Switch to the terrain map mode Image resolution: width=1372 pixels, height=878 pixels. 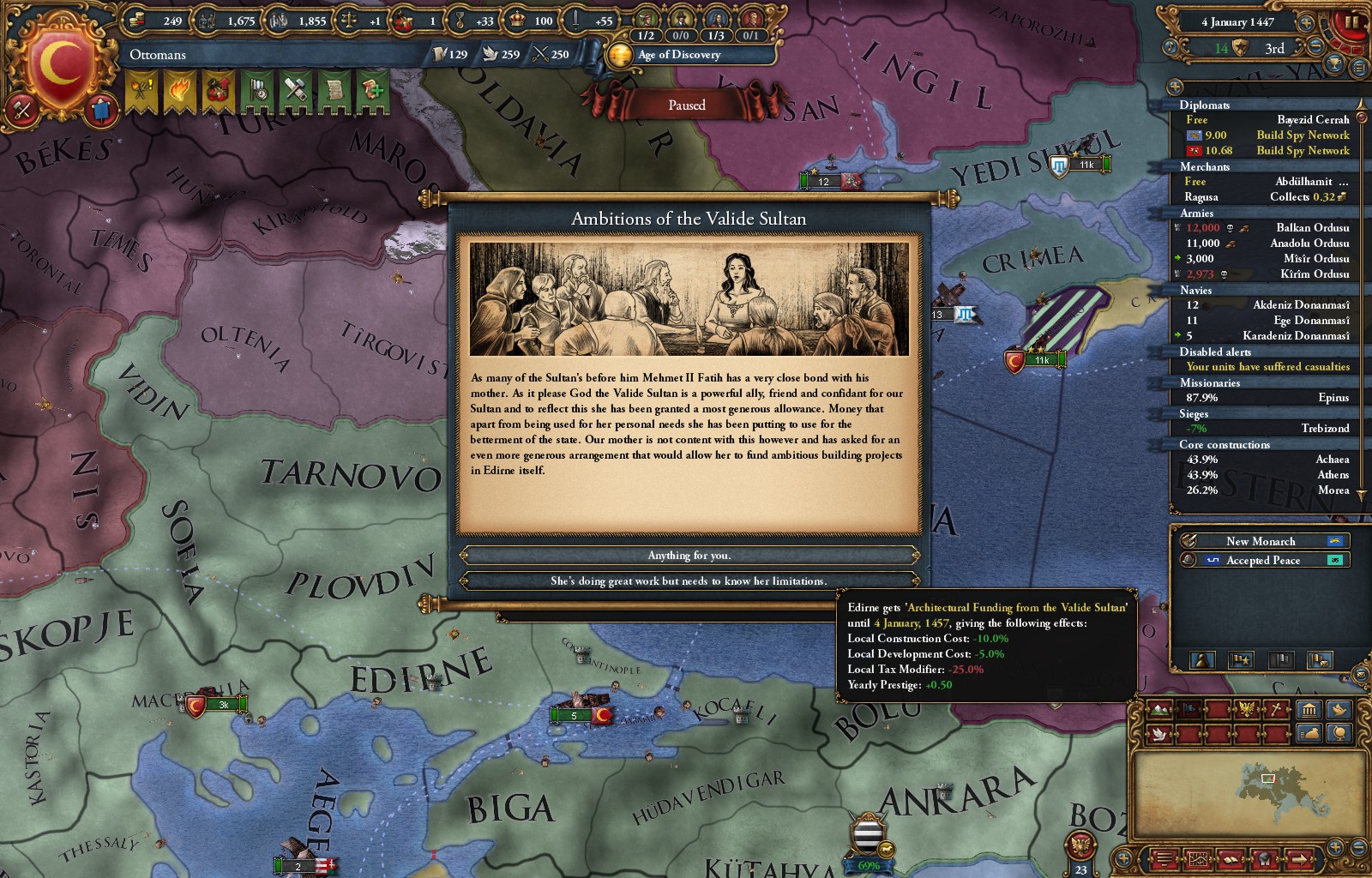1159,710
